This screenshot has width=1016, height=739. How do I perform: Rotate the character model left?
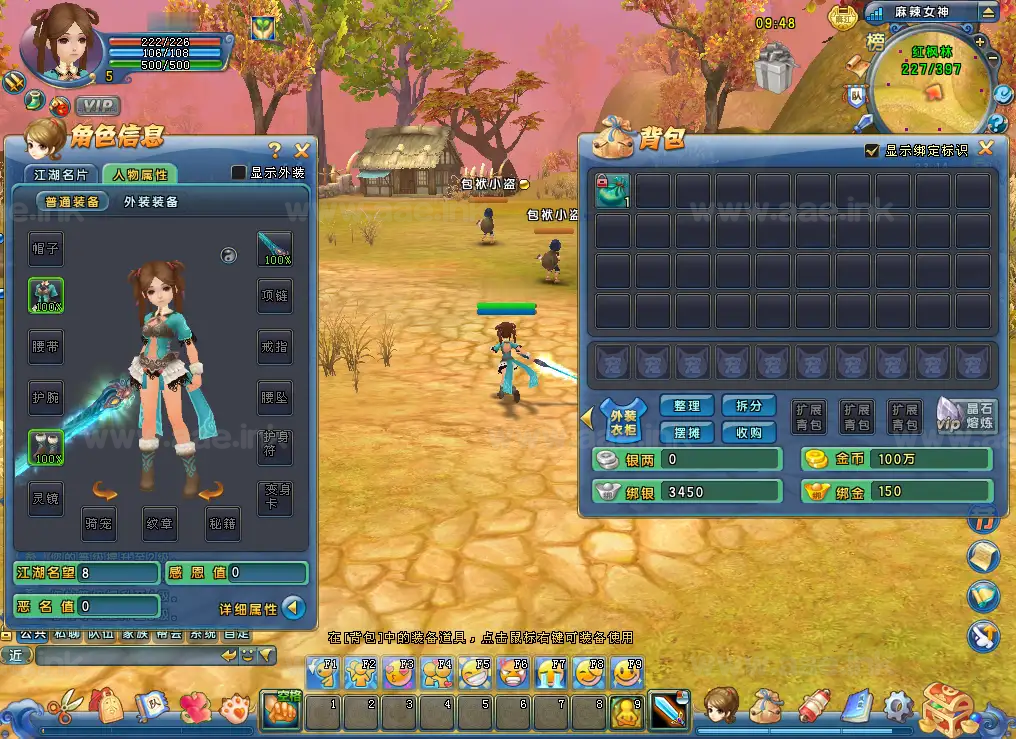[x=105, y=490]
